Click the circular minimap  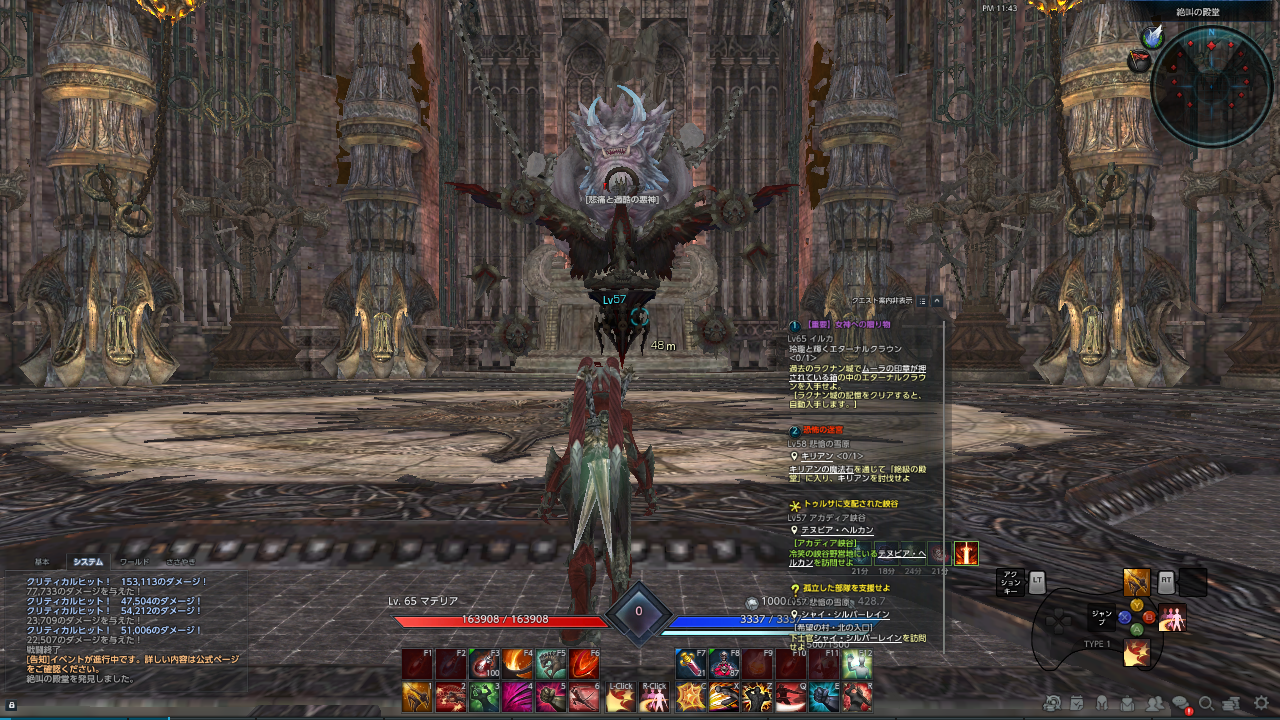pos(1211,87)
